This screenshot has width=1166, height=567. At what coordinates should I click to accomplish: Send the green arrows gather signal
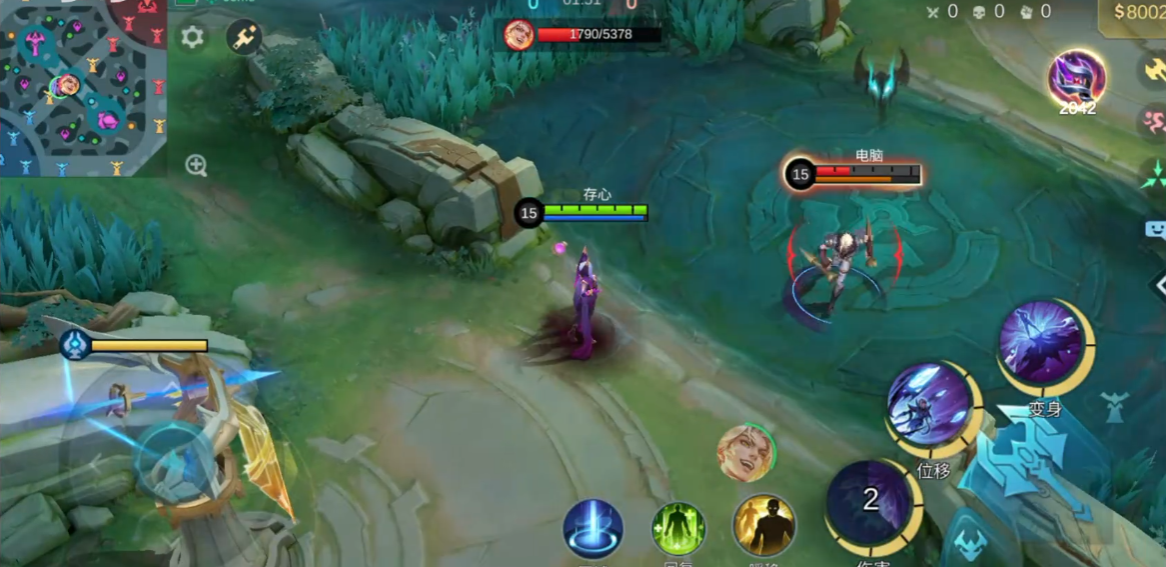pos(1153,176)
